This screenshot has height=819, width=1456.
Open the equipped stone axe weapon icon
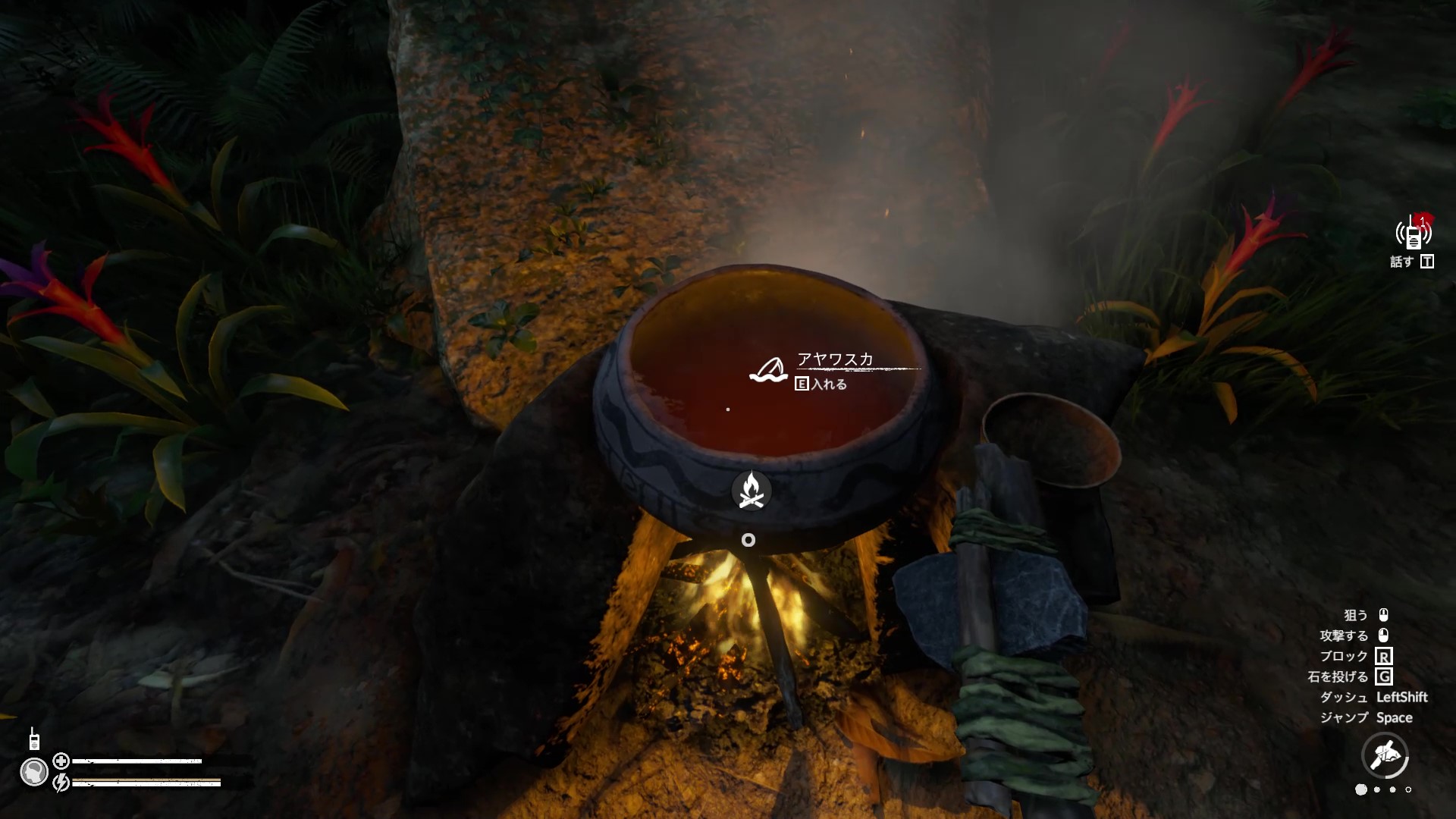click(x=1385, y=755)
